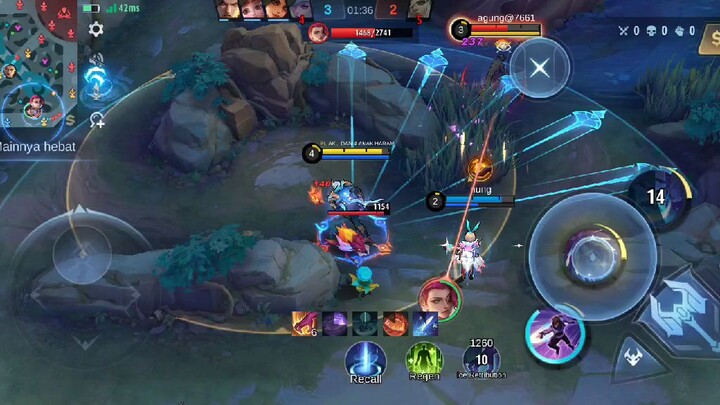Tap the movement joystick
This screenshot has height=405, width=720.
pyautogui.click(x=82, y=253)
